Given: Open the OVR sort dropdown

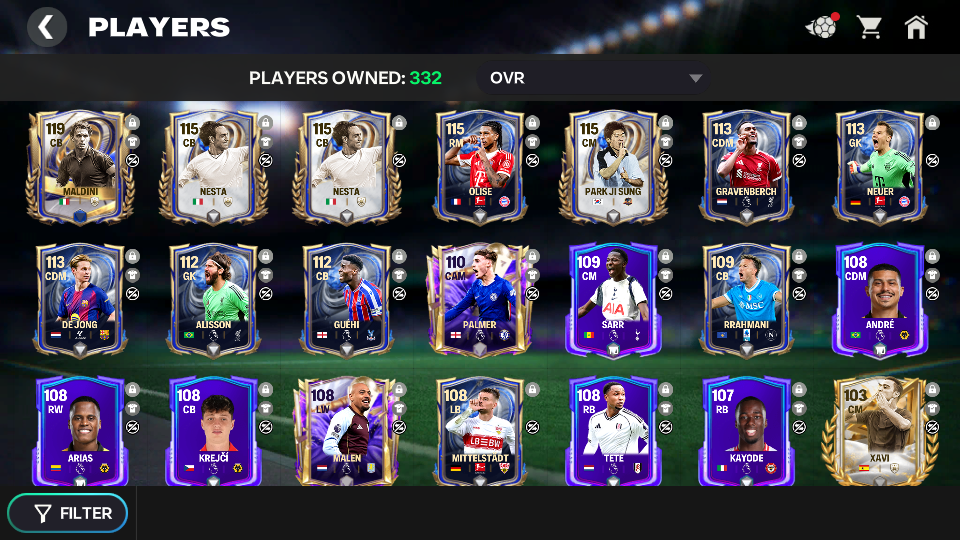Looking at the screenshot, I should tap(595, 78).
